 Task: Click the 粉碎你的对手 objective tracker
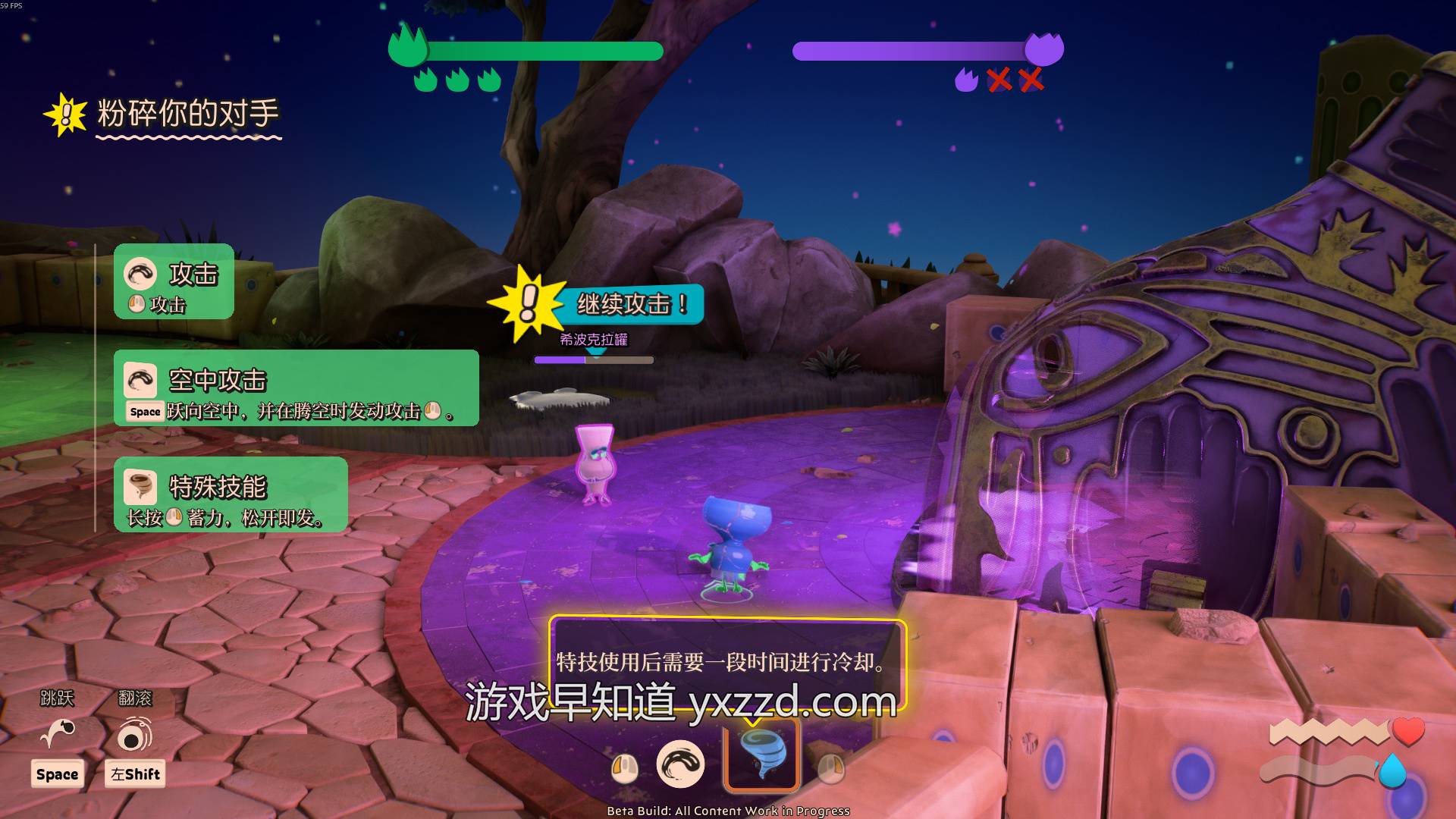187,114
